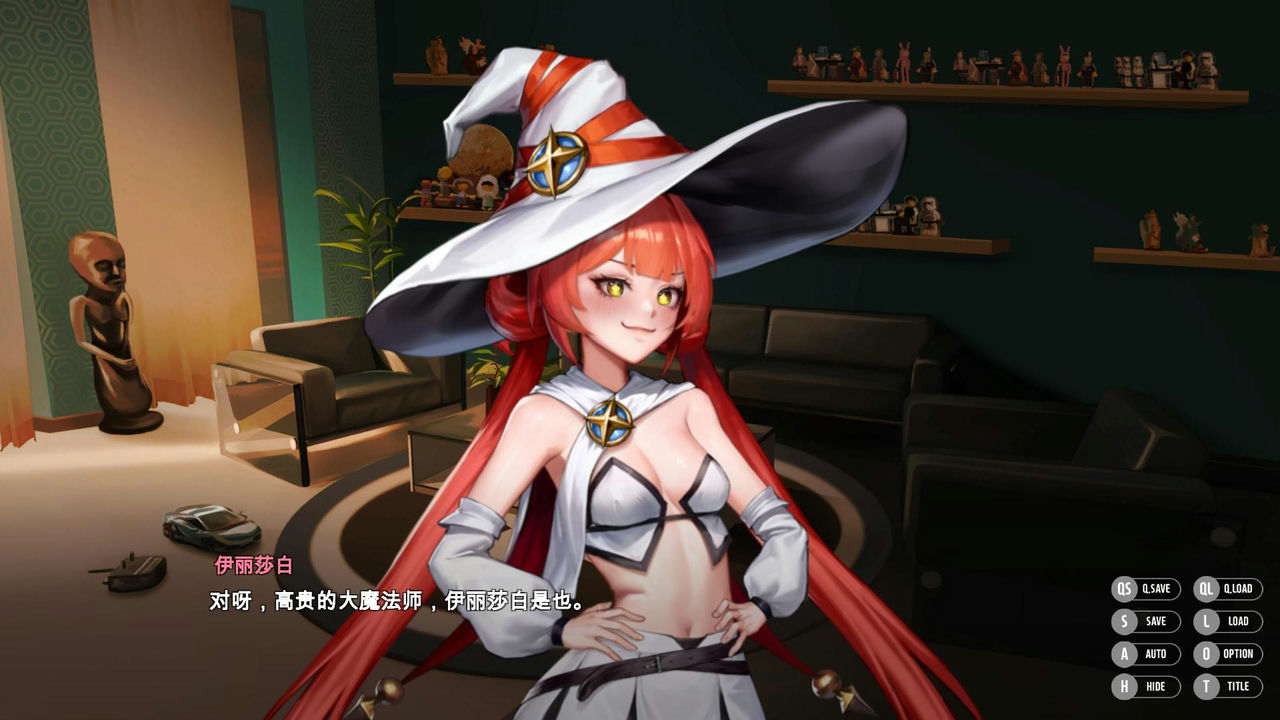Click the H hide icon badge
Image resolution: width=1280 pixels, height=720 pixels.
click(1124, 686)
